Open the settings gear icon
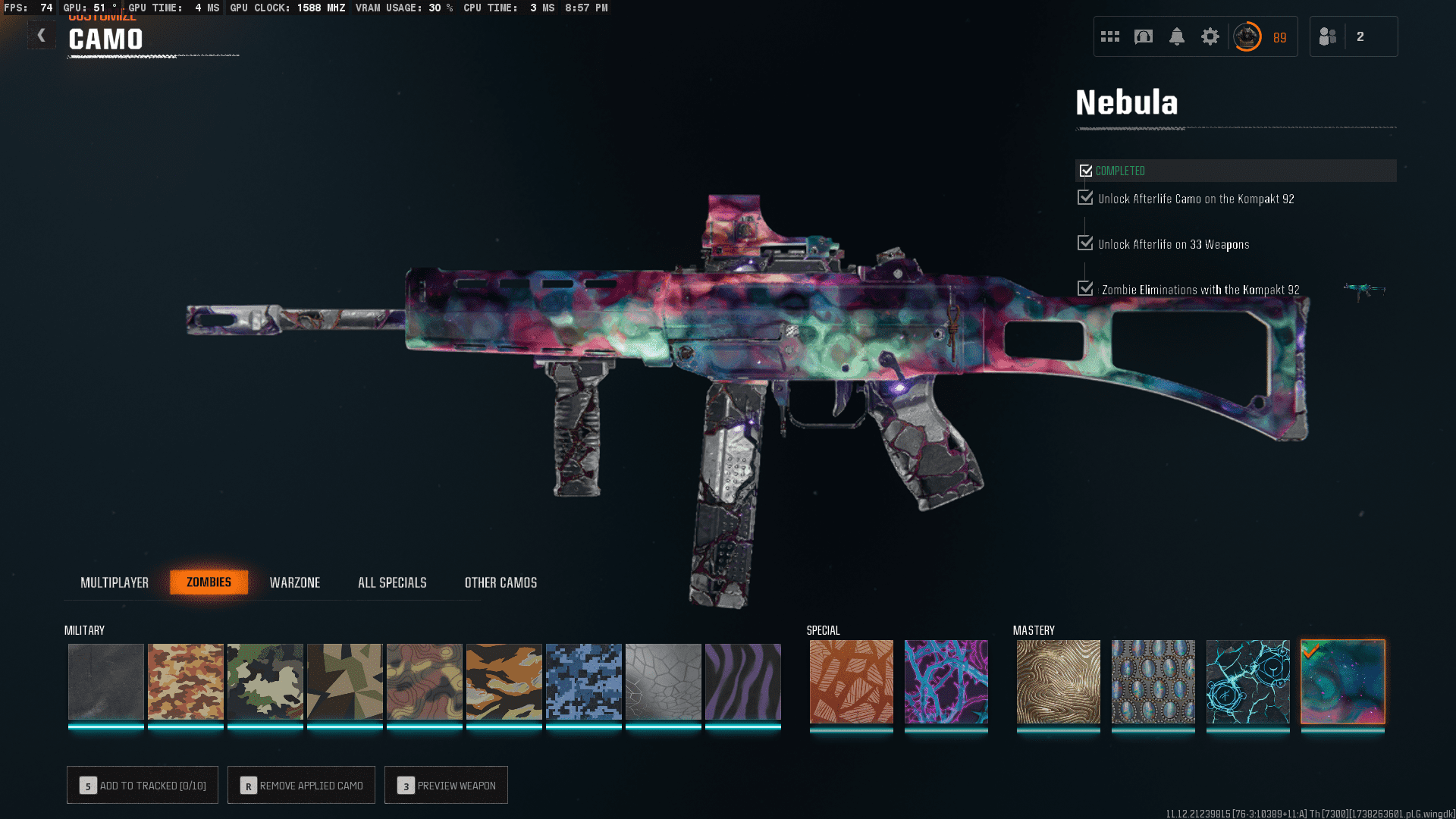This screenshot has width=1456, height=819. pyautogui.click(x=1210, y=36)
